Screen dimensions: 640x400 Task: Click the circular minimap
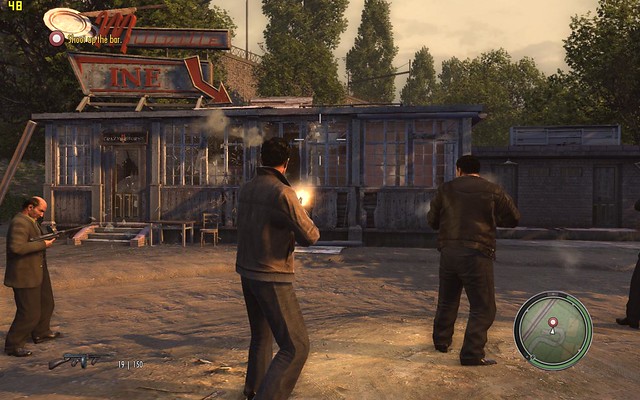click(x=553, y=331)
